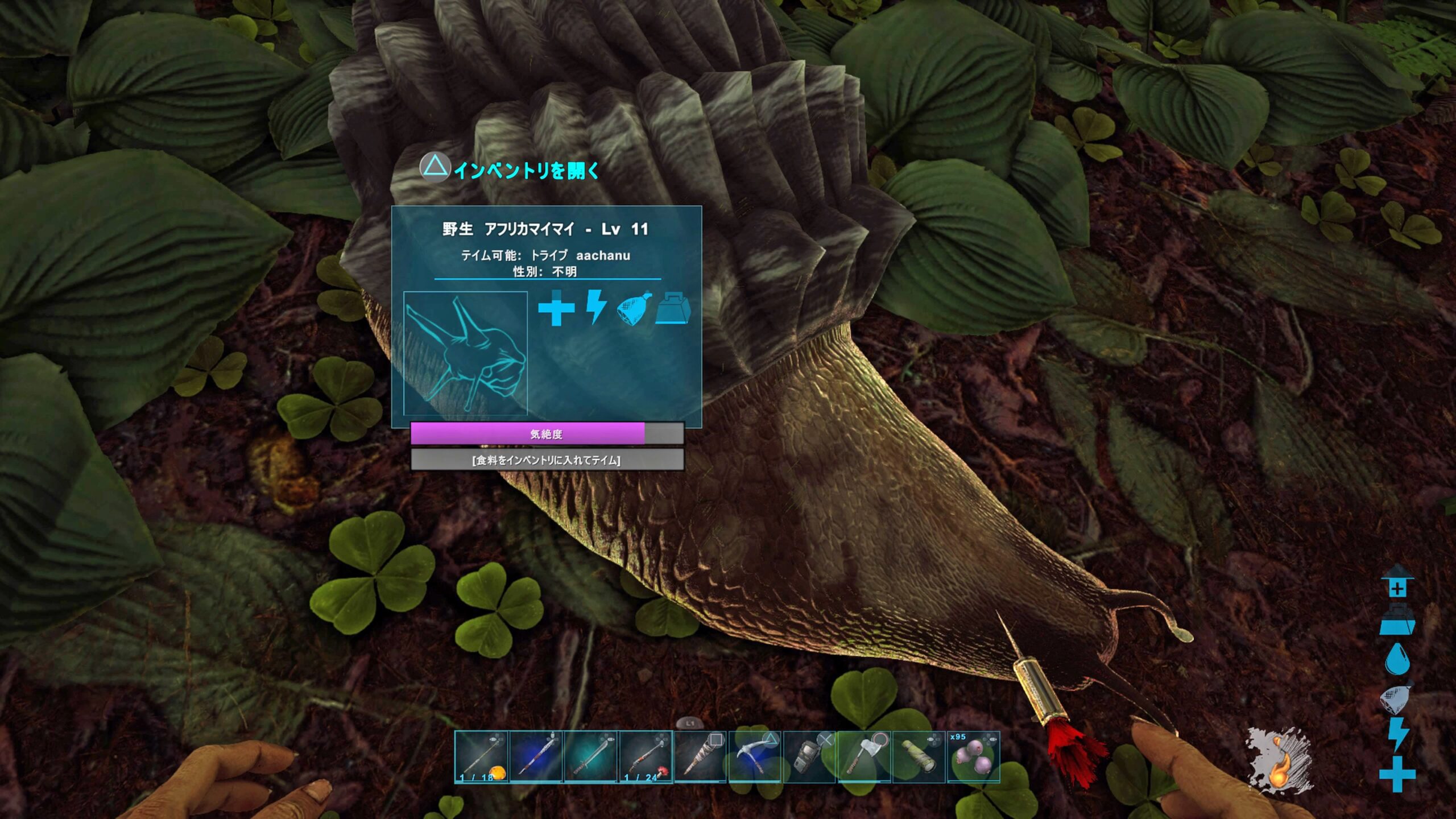Select the metal pickaxe slot
This screenshot has width=1456, height=819.
(755, 757)
